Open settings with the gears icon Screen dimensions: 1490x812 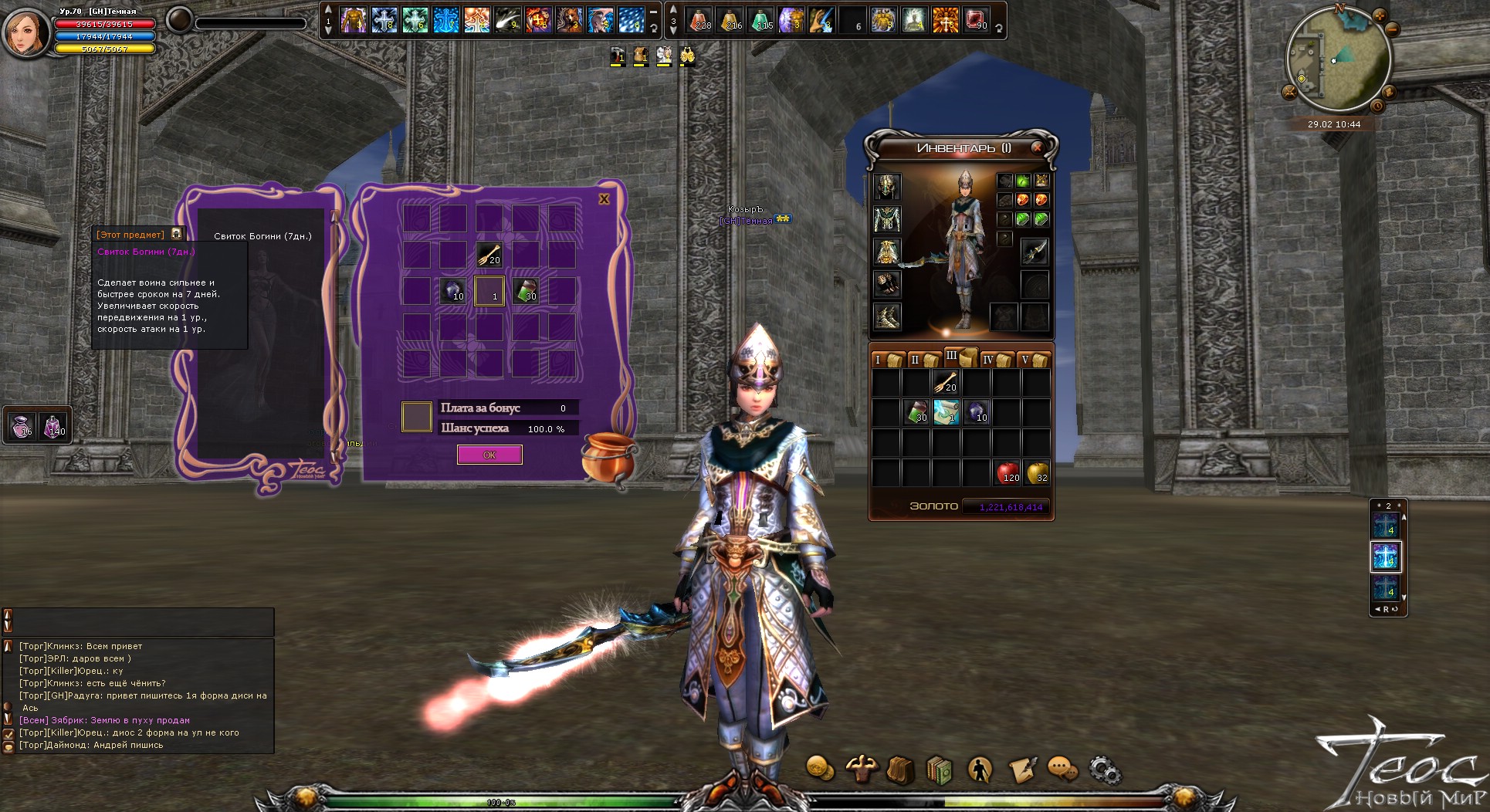click(1104, 770)
